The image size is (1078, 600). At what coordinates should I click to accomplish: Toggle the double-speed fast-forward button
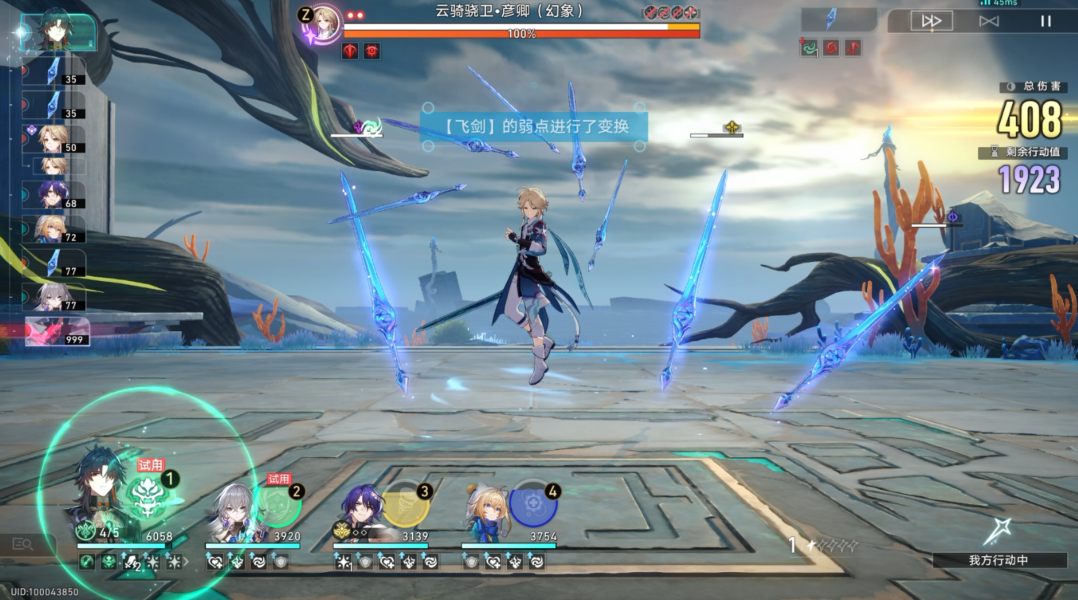[x=931, y=21]
